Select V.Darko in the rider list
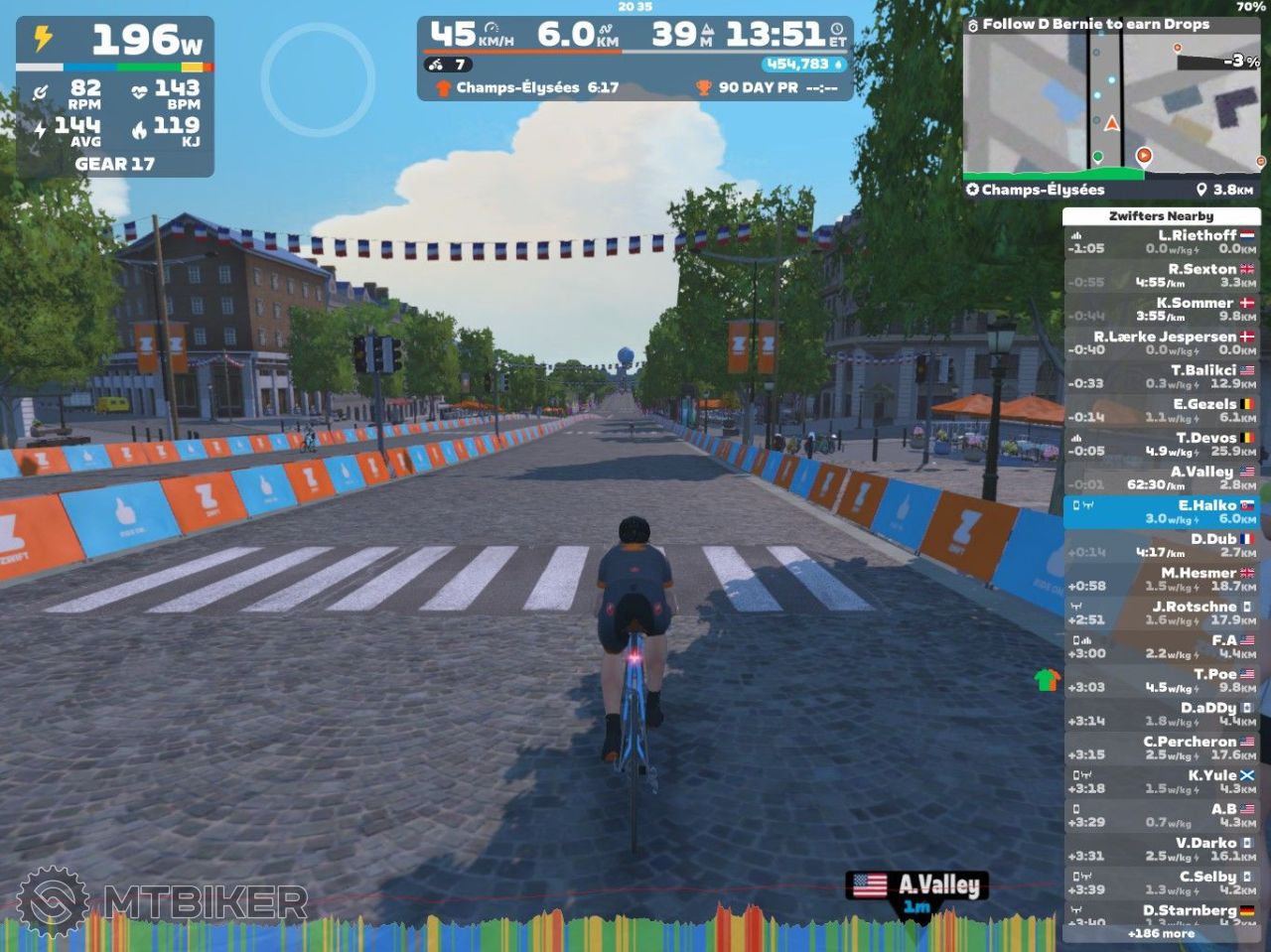Viewport: 1271px width, 952px height. coord(1161,850)
